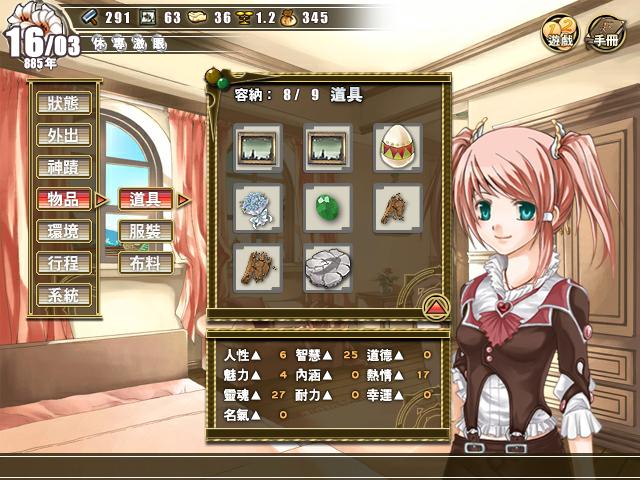Switch to the 道具 tools category

pyautogui.click(x=145, y=199)
